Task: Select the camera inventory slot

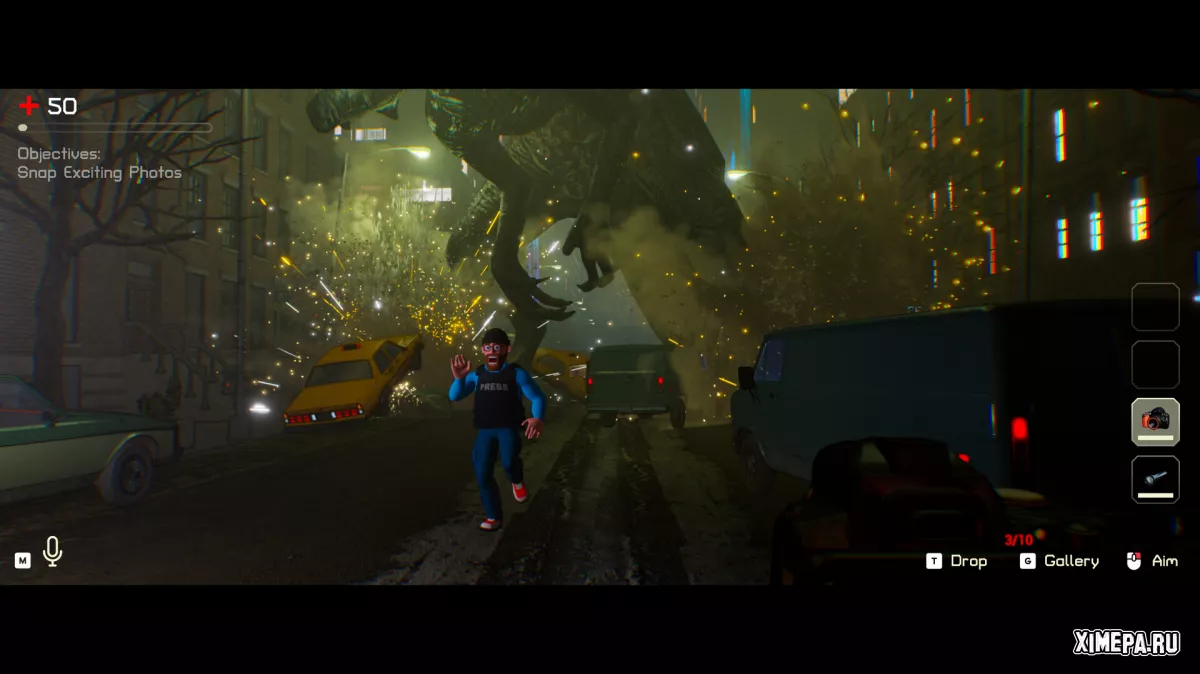Action: 1155,421
